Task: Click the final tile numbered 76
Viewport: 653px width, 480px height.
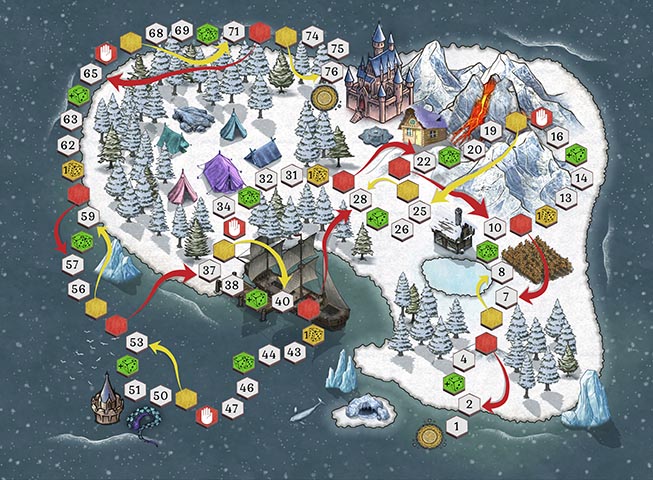Action: point(333,71)
